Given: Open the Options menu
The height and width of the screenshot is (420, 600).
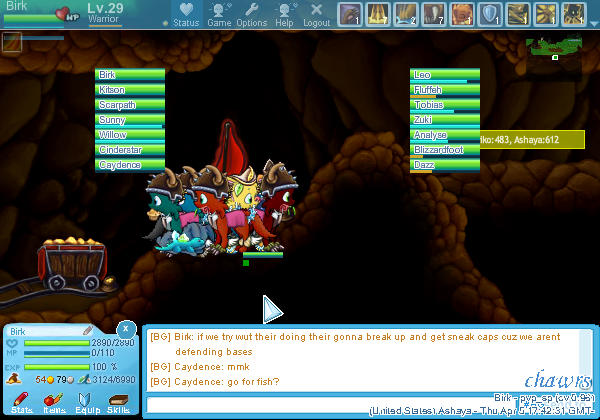Looking at the screenshot, I should (251, 15).
